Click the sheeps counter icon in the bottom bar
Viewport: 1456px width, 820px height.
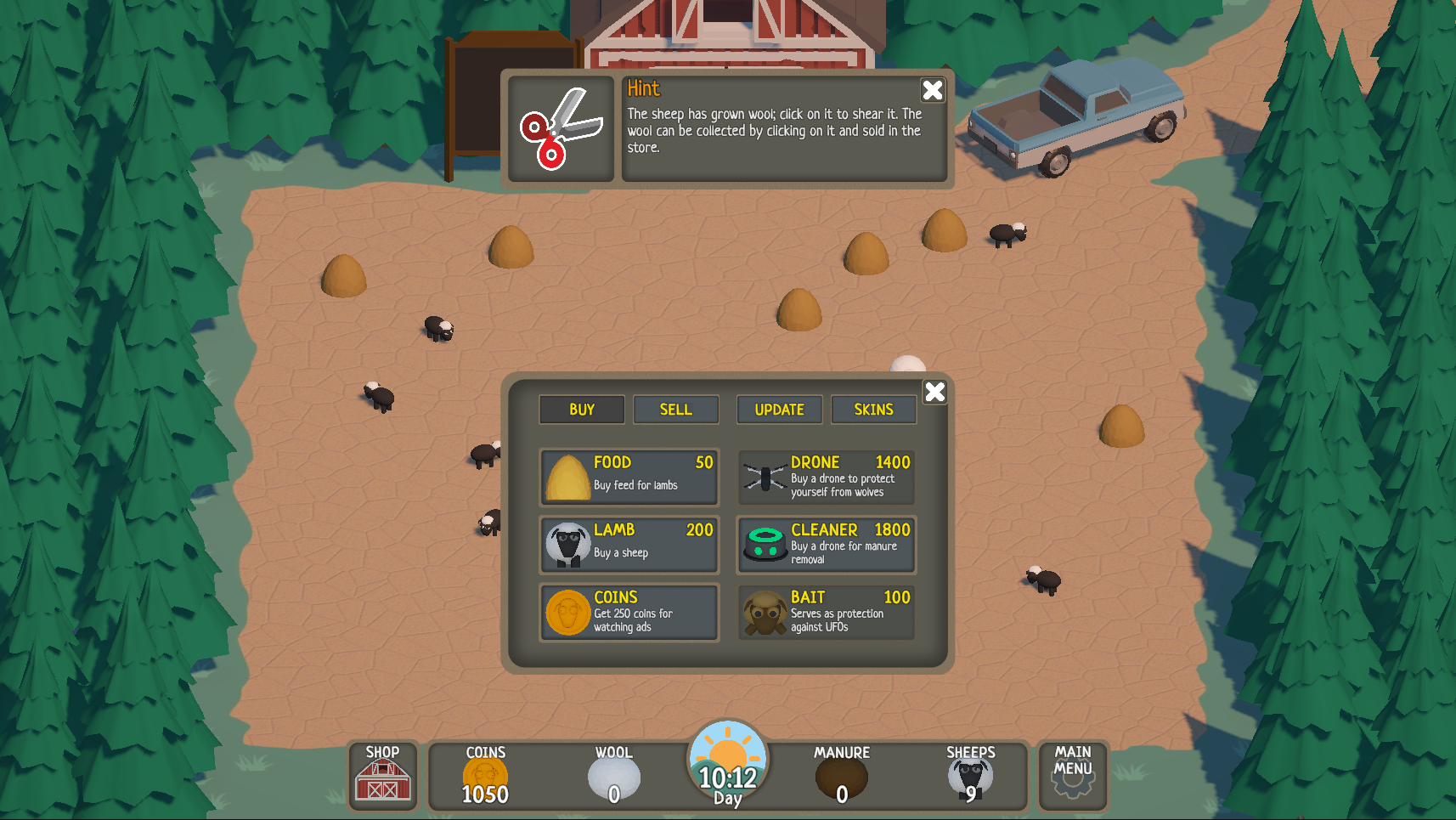pos(969,776)
